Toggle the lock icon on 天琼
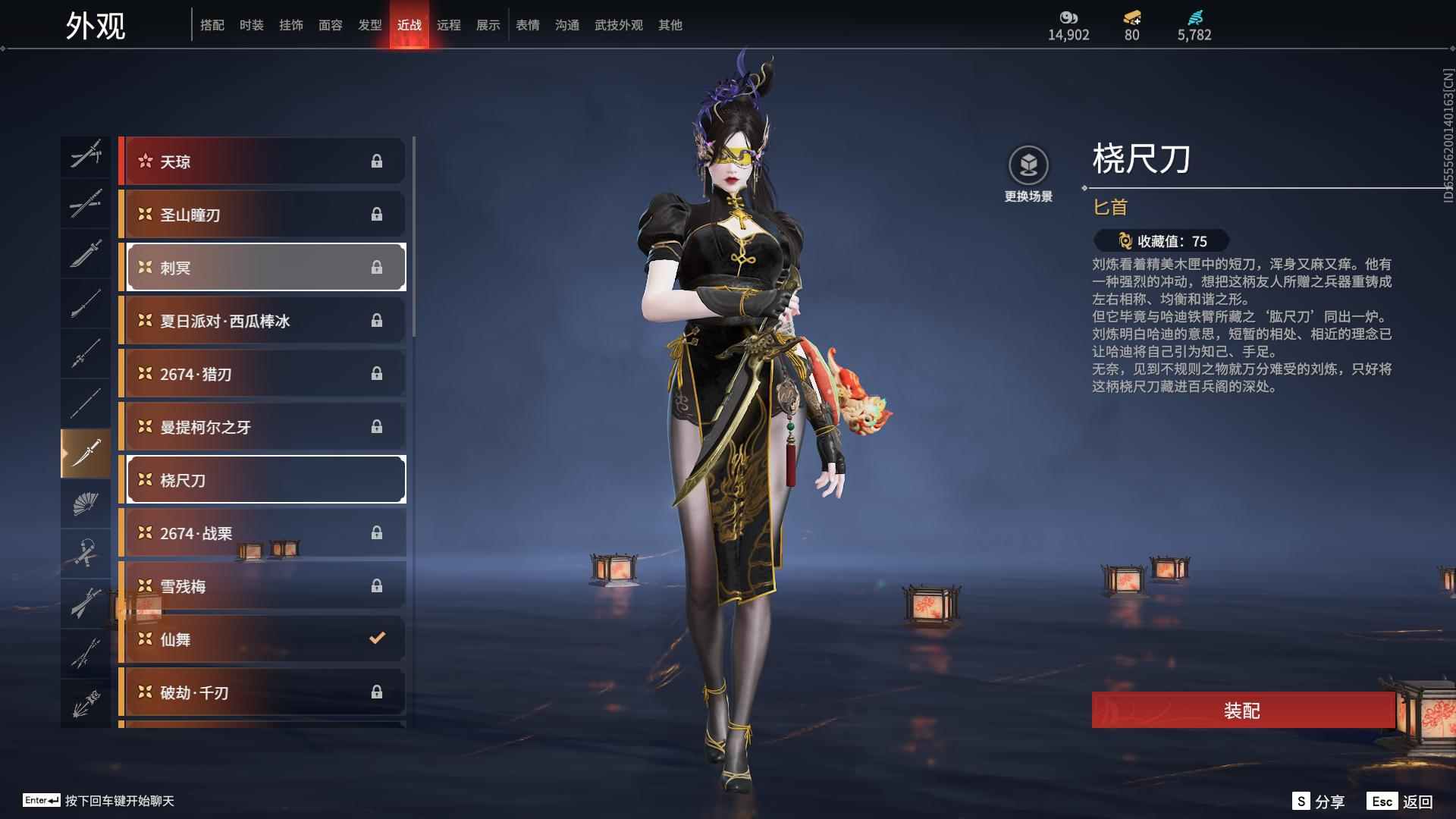The height and width of the screenshot is (819, 1456). [377, 161]
